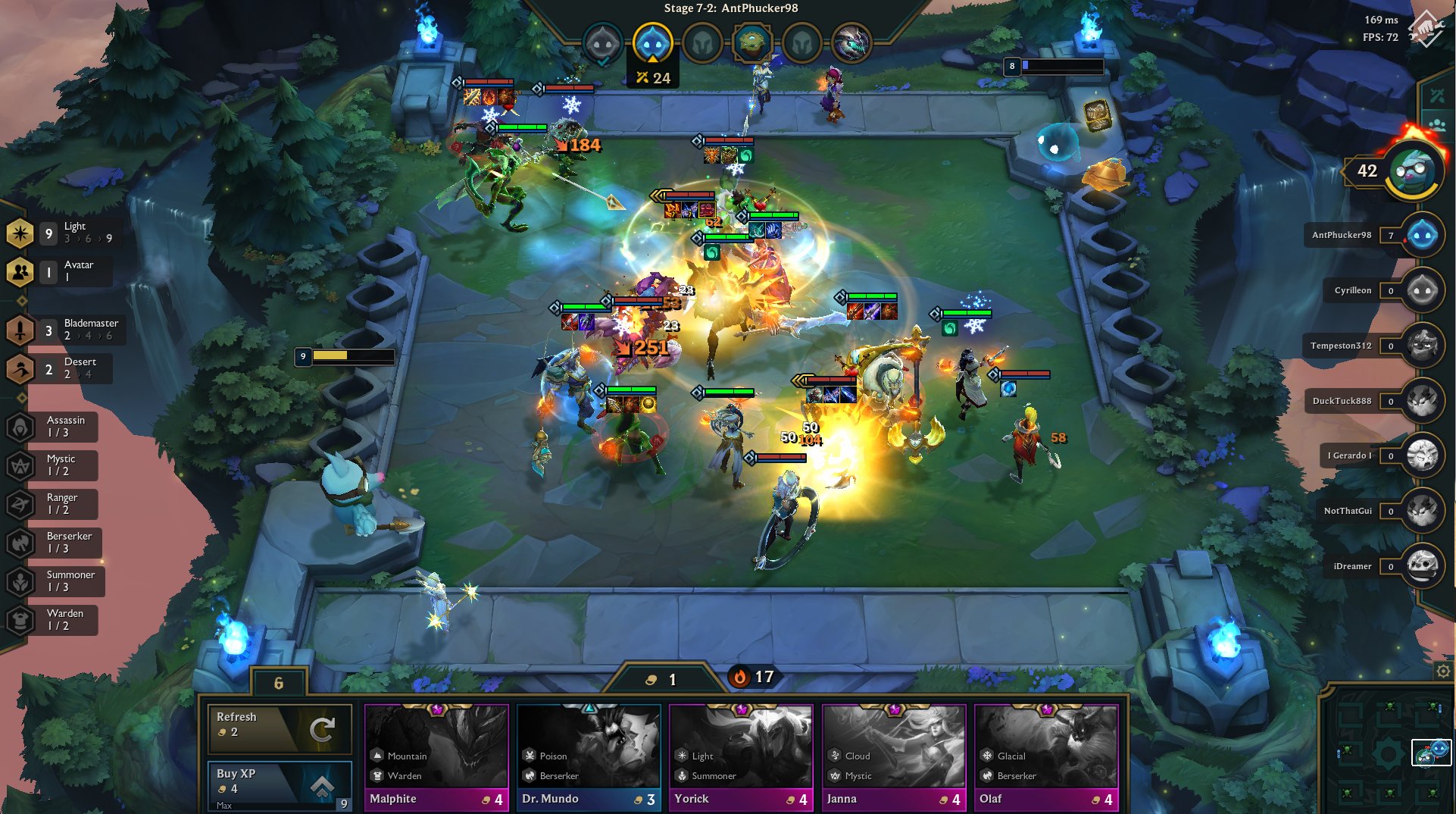Select the Light trait icon
1456x814 pixels.
20,233
